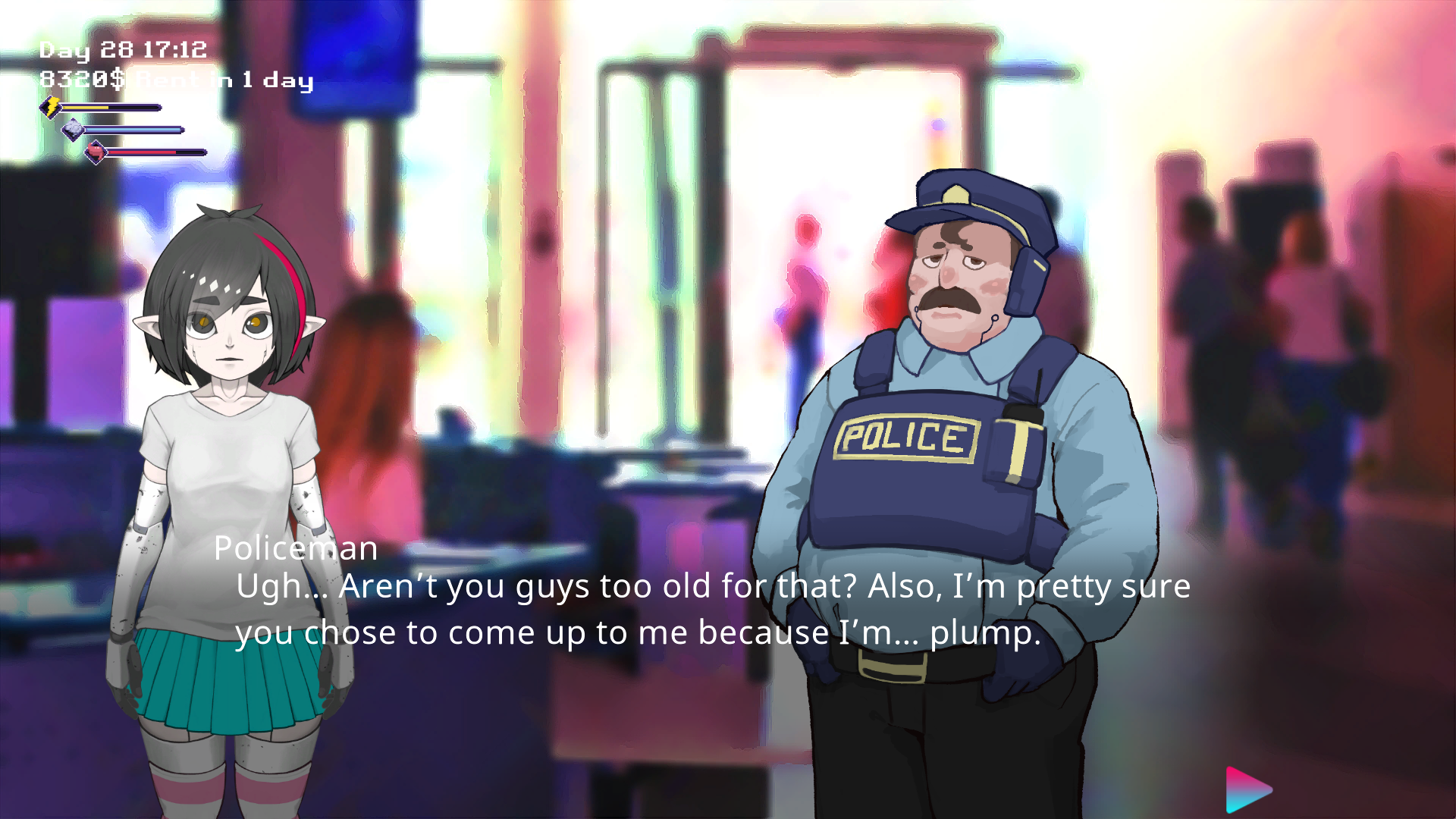Select the yellow lightning energy icon
This screenshot has width=1456, height=819.
pos(50,108)
